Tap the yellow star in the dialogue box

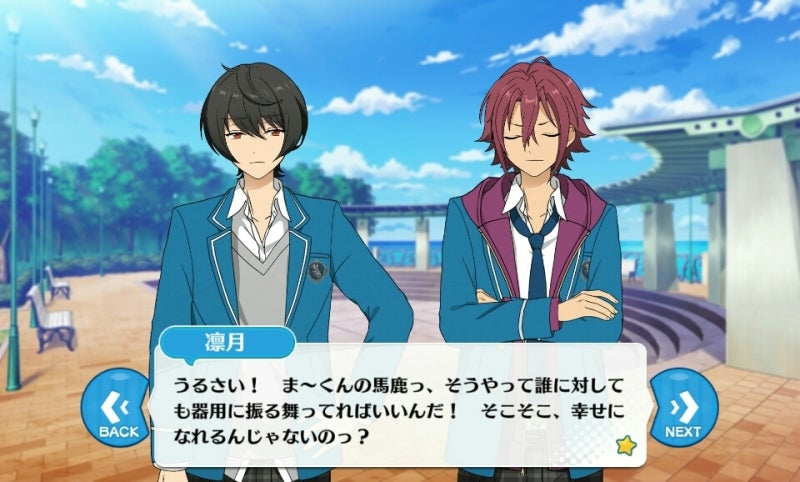pos(625,445)
